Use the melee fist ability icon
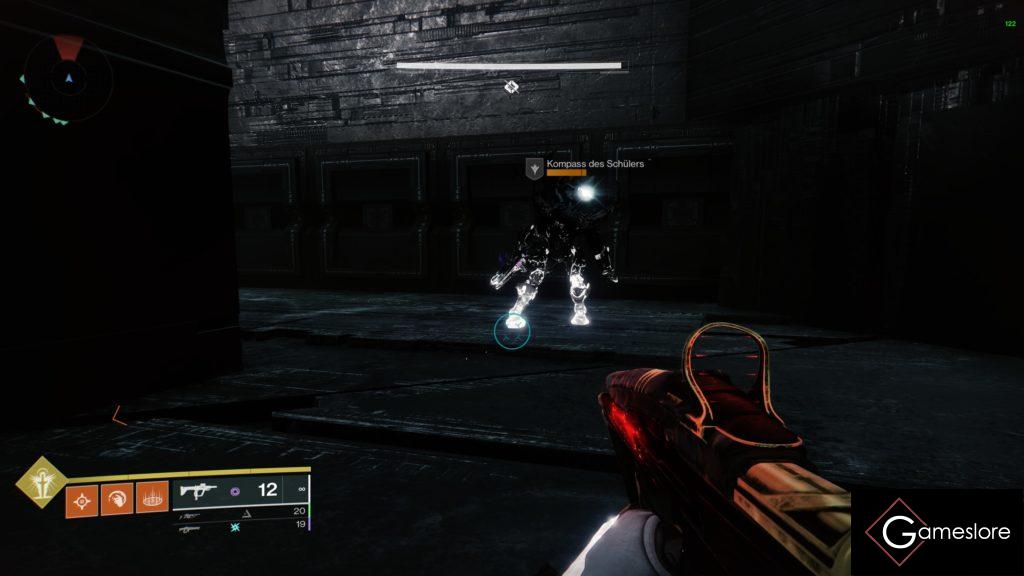The image size is (1024, 576). (117, 497)
